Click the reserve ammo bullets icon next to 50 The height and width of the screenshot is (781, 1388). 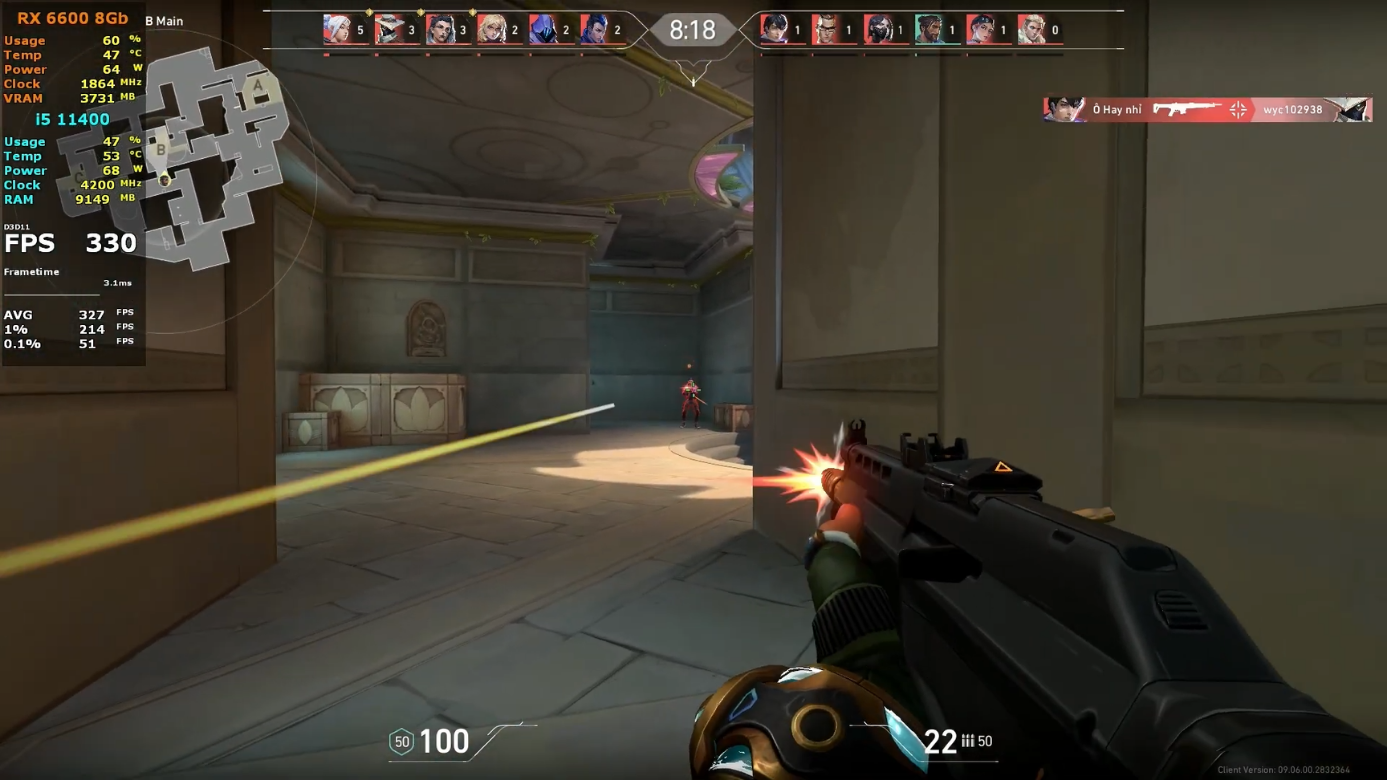(x=968, y=741)
